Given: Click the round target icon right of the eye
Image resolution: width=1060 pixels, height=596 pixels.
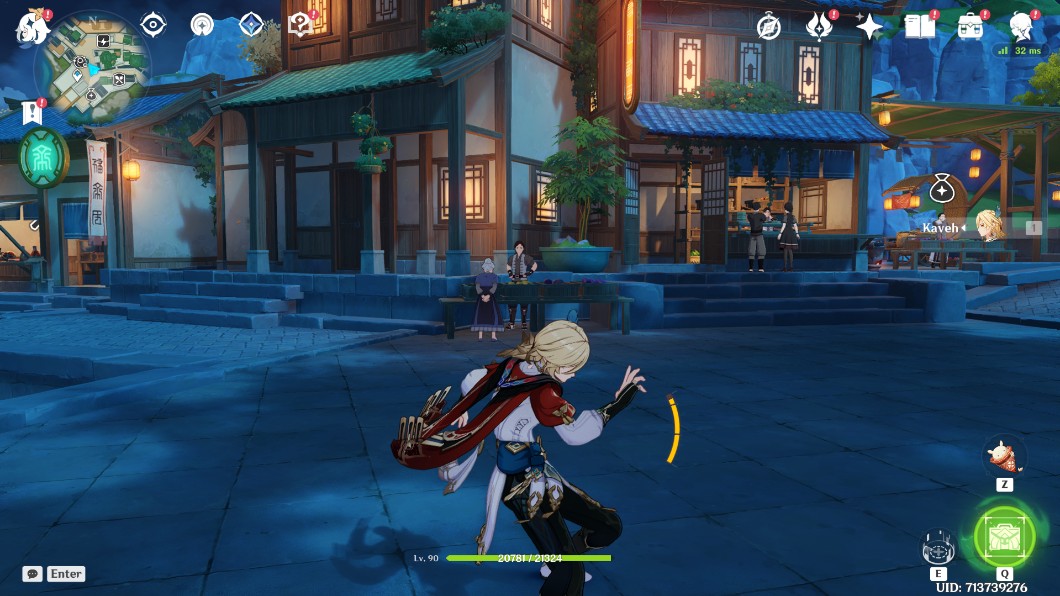Looking at the screenshot, I should click(202, 25).
